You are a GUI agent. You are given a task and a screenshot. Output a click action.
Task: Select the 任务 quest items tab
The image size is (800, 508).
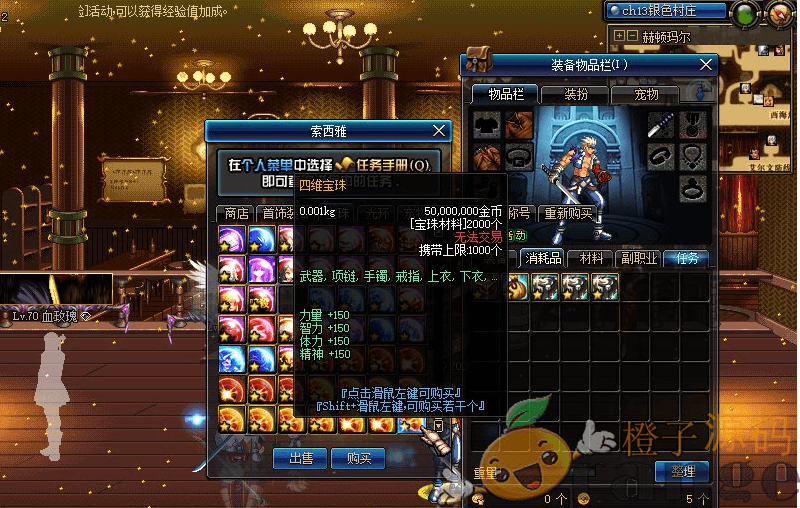687,258
